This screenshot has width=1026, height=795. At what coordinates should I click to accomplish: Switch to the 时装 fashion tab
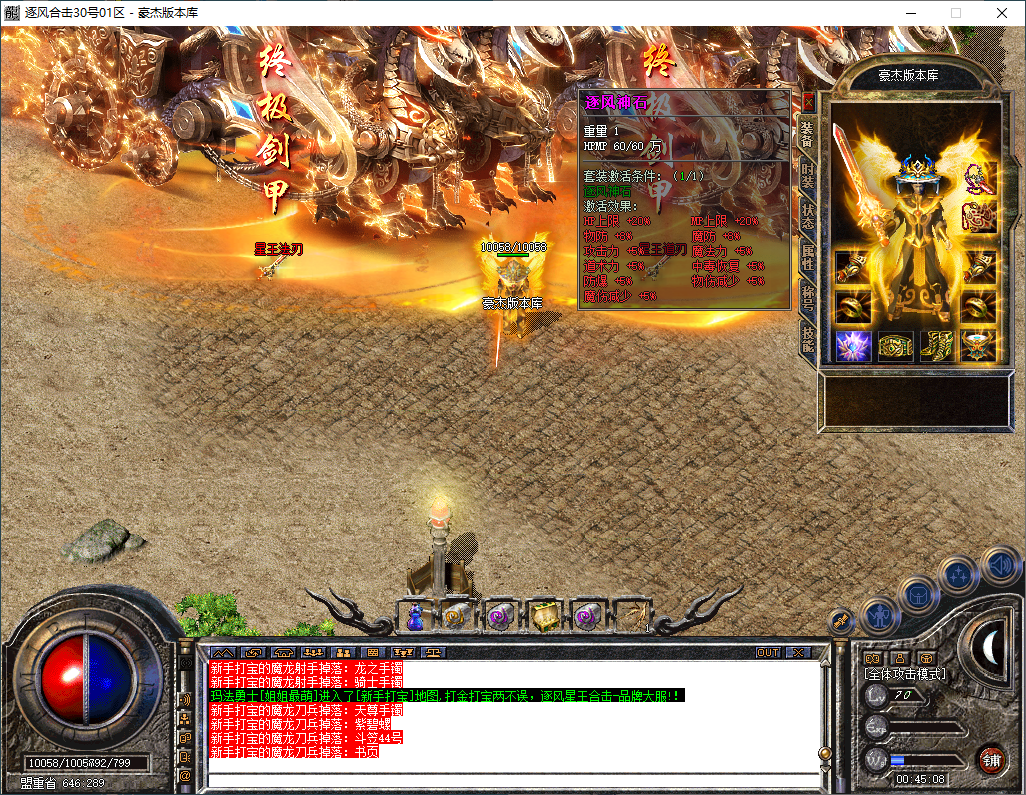pos(808,174)
